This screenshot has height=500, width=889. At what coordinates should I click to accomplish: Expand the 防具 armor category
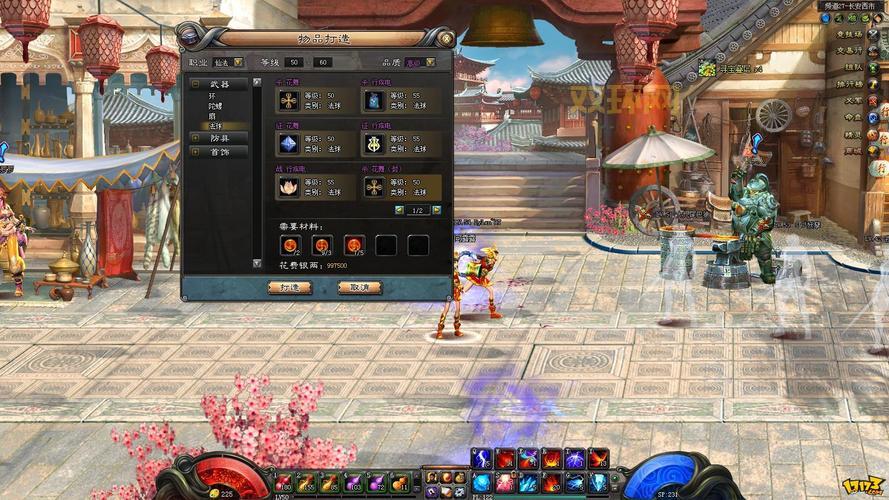195,138
